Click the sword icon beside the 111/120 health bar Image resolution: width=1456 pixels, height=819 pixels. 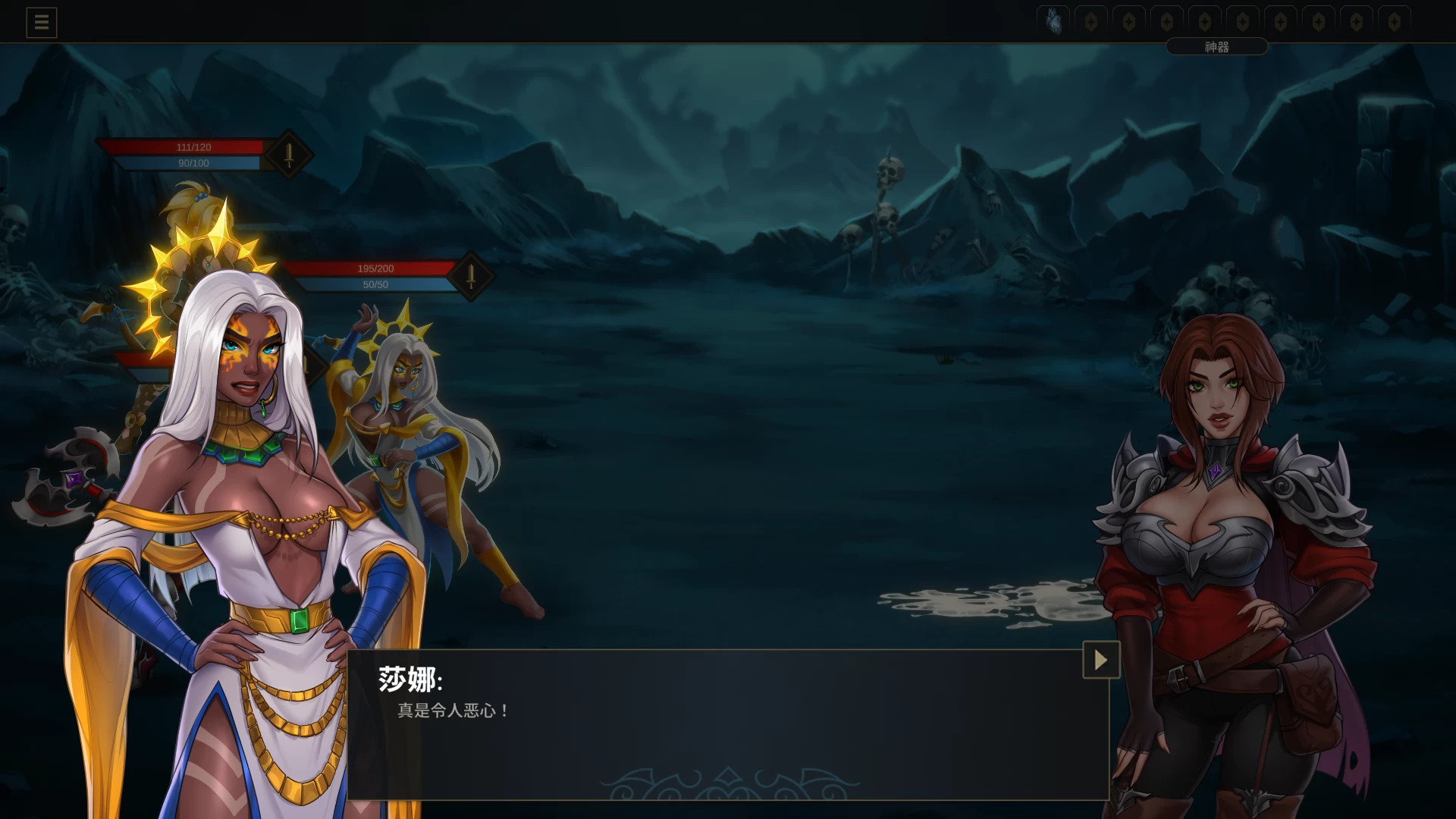pyautogui.click(x=288, y=155)
